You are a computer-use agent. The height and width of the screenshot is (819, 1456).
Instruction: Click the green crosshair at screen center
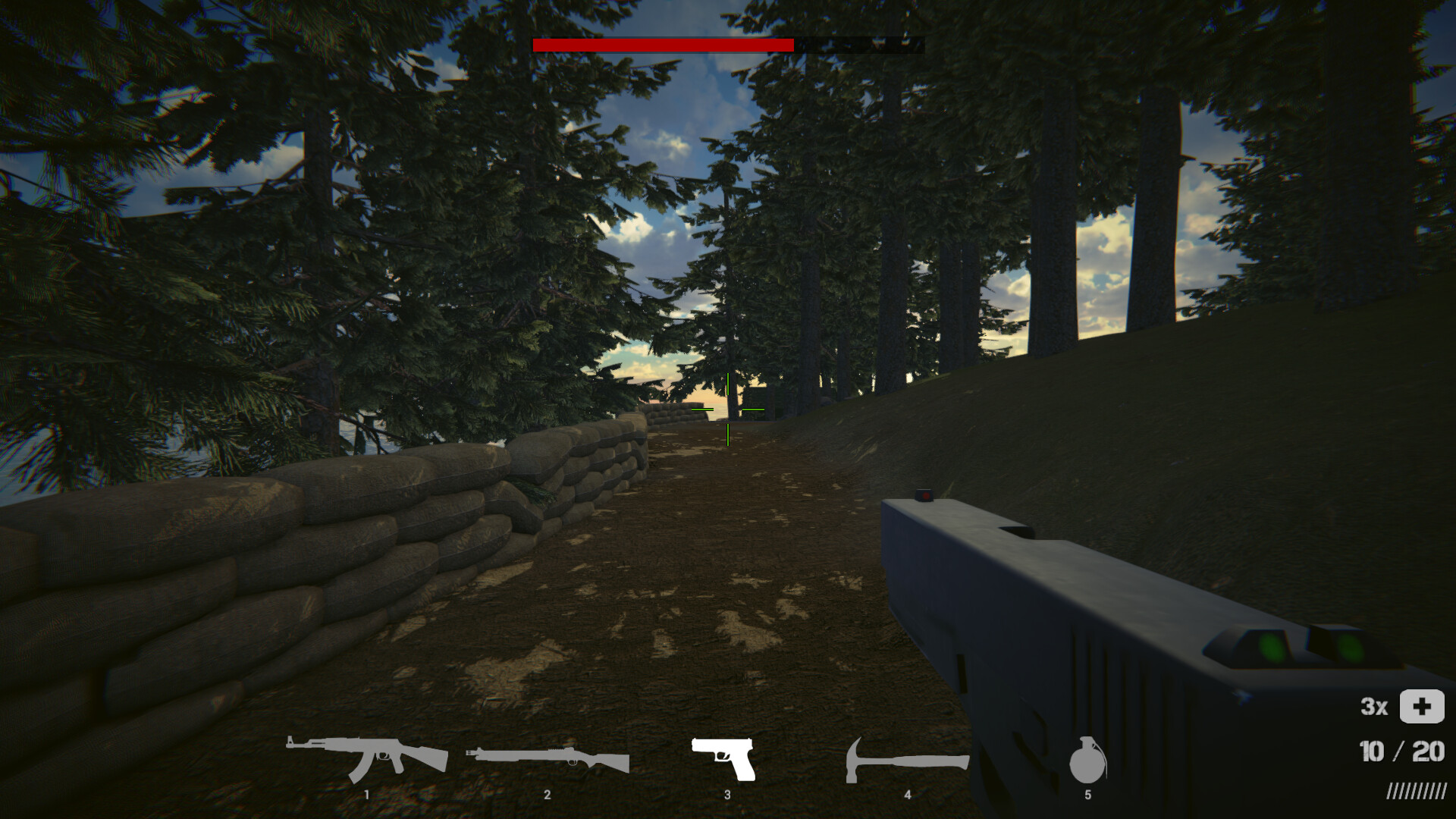coord(726,411)
